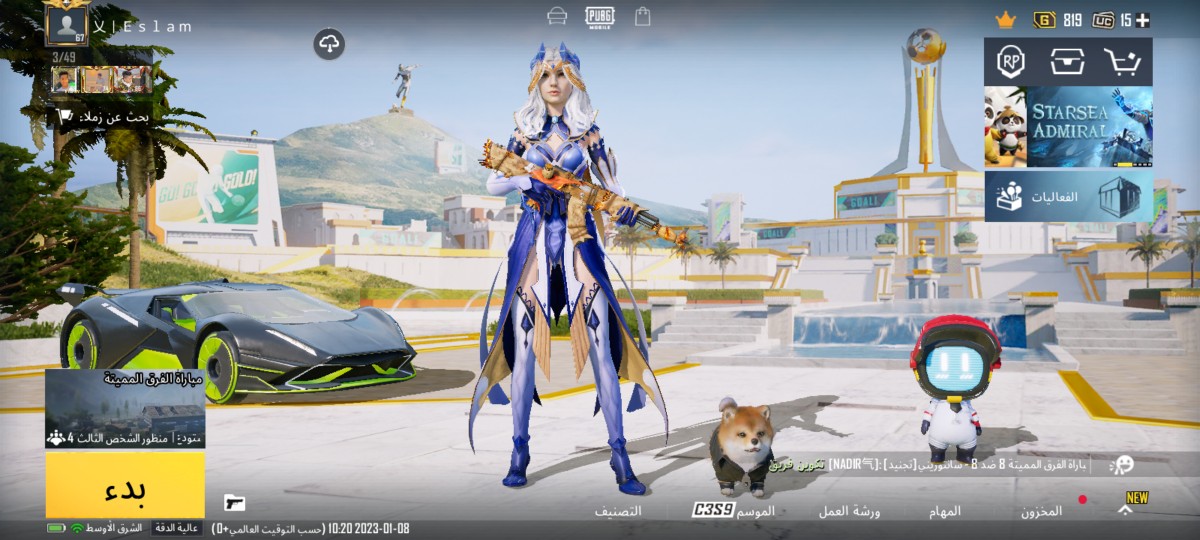Open the Events الفعاليات panel
This screenshot has width=1200, height=540.
[x=1068, y=196]
